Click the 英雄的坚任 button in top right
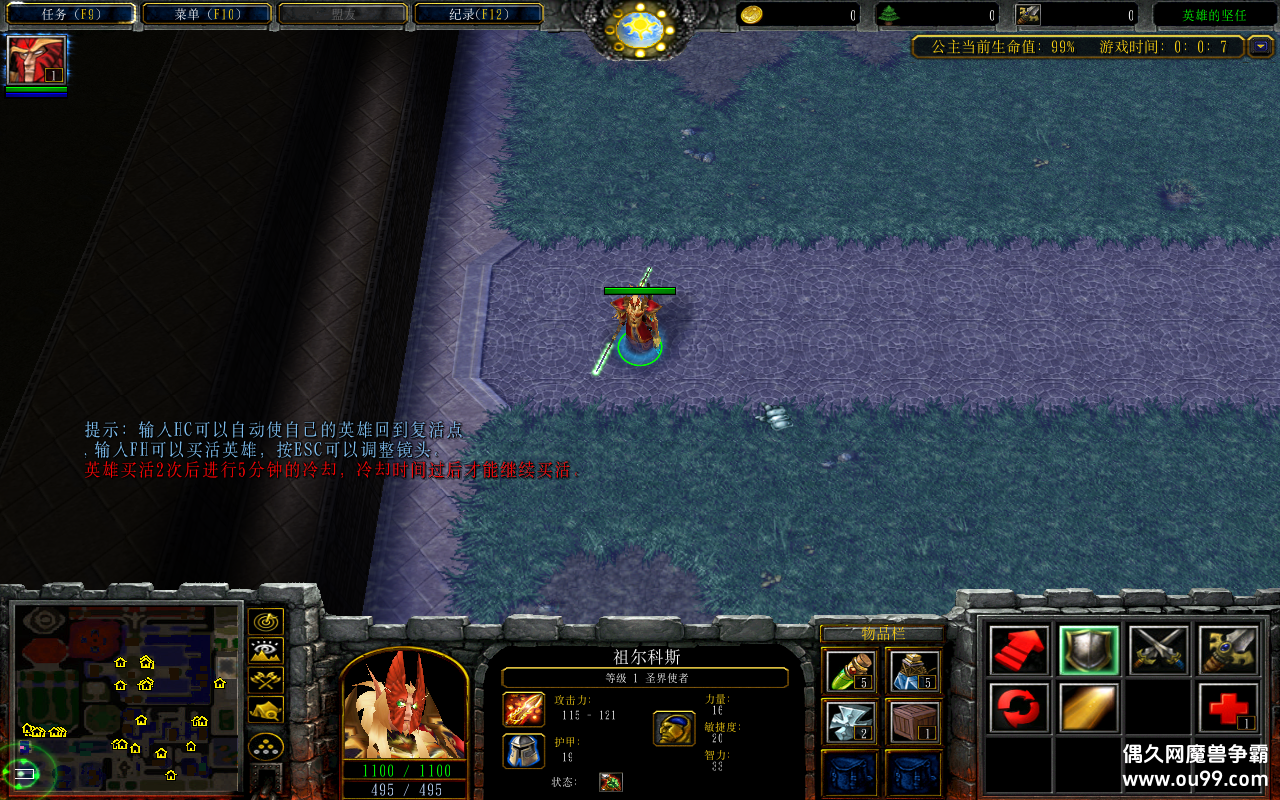1280x800 pixels. 1216,14
